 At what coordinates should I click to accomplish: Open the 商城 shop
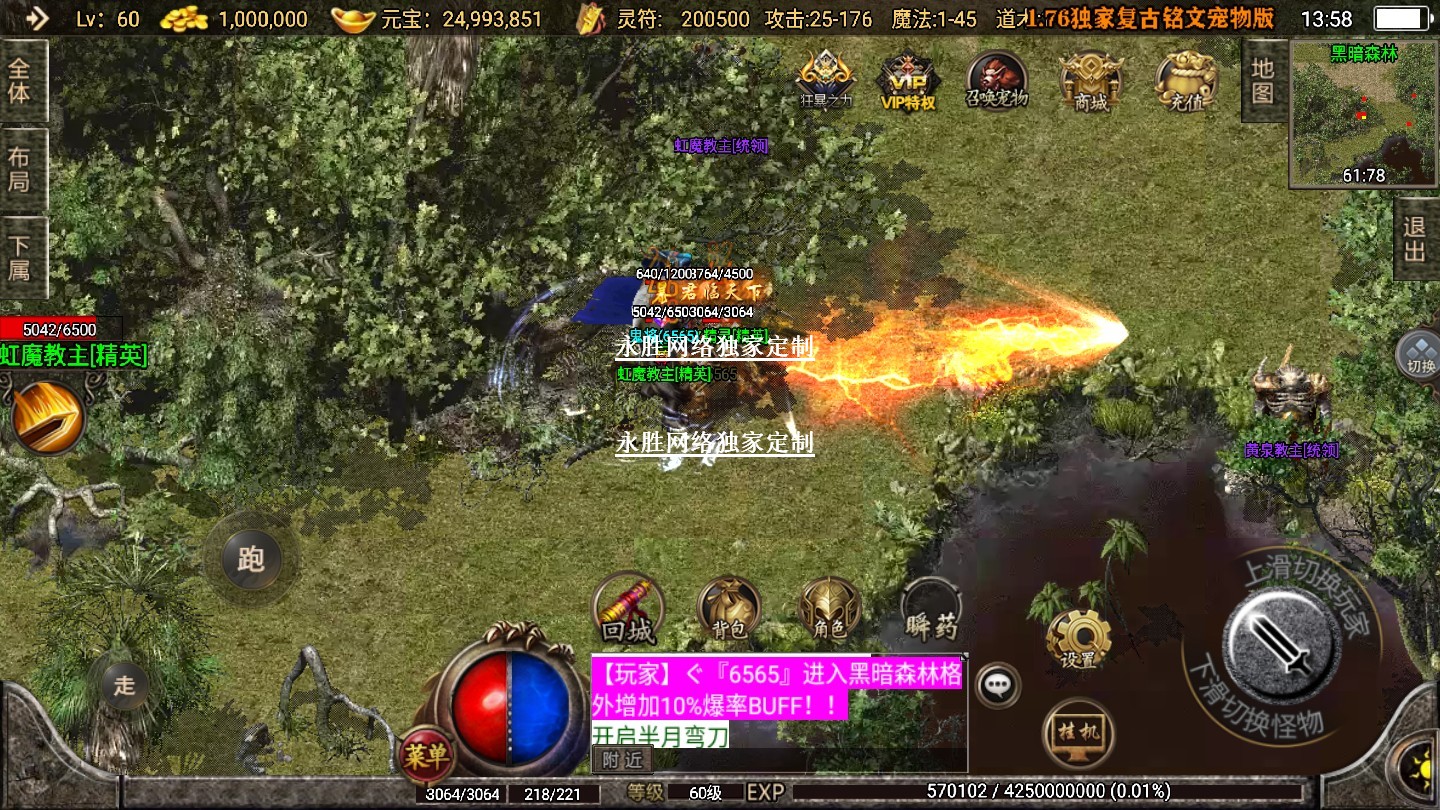coord(1090,80)
